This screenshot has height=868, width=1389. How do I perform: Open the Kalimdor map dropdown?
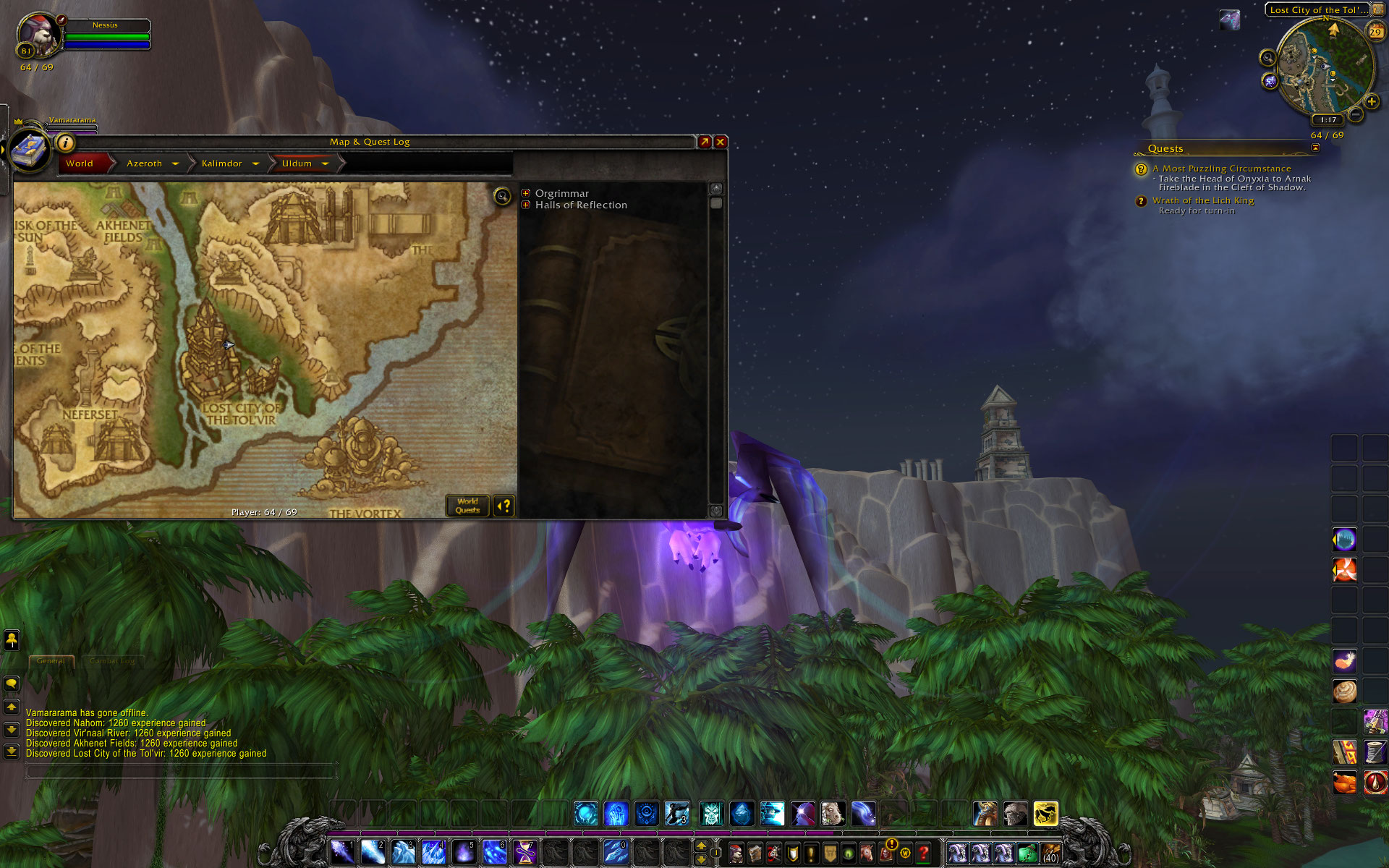point(255,163)
